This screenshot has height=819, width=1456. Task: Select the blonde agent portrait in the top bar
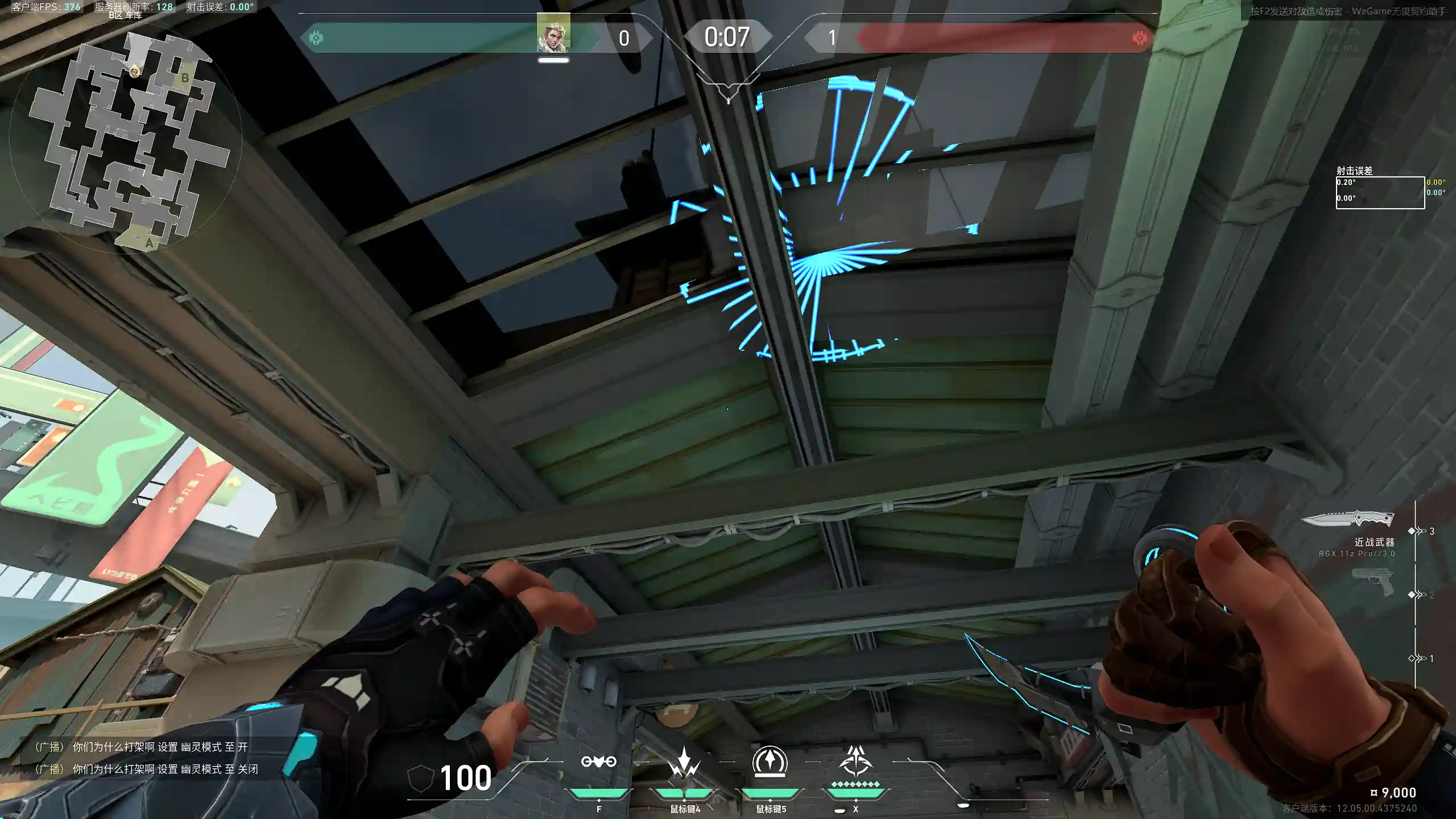point(553,33)
